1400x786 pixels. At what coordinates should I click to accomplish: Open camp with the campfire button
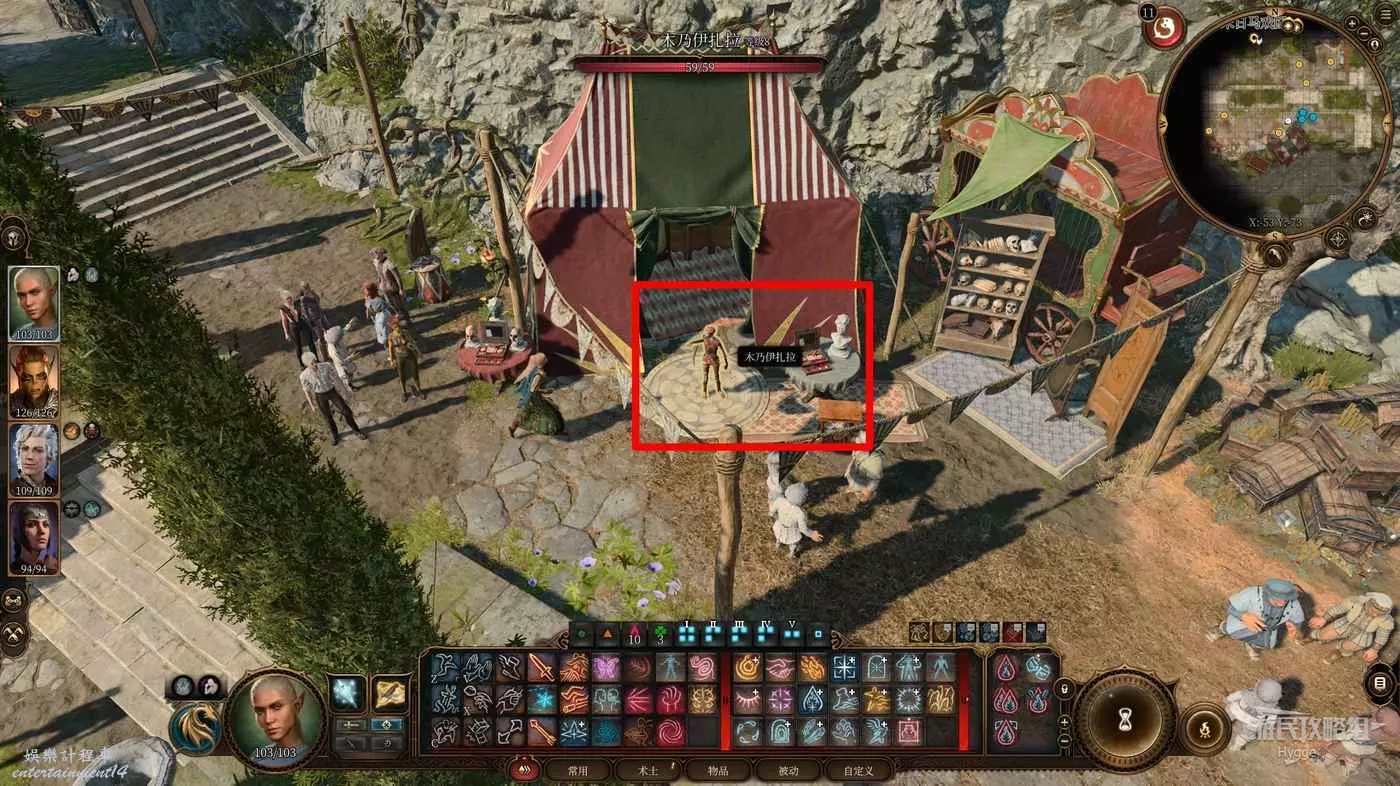pos(1205,729)
